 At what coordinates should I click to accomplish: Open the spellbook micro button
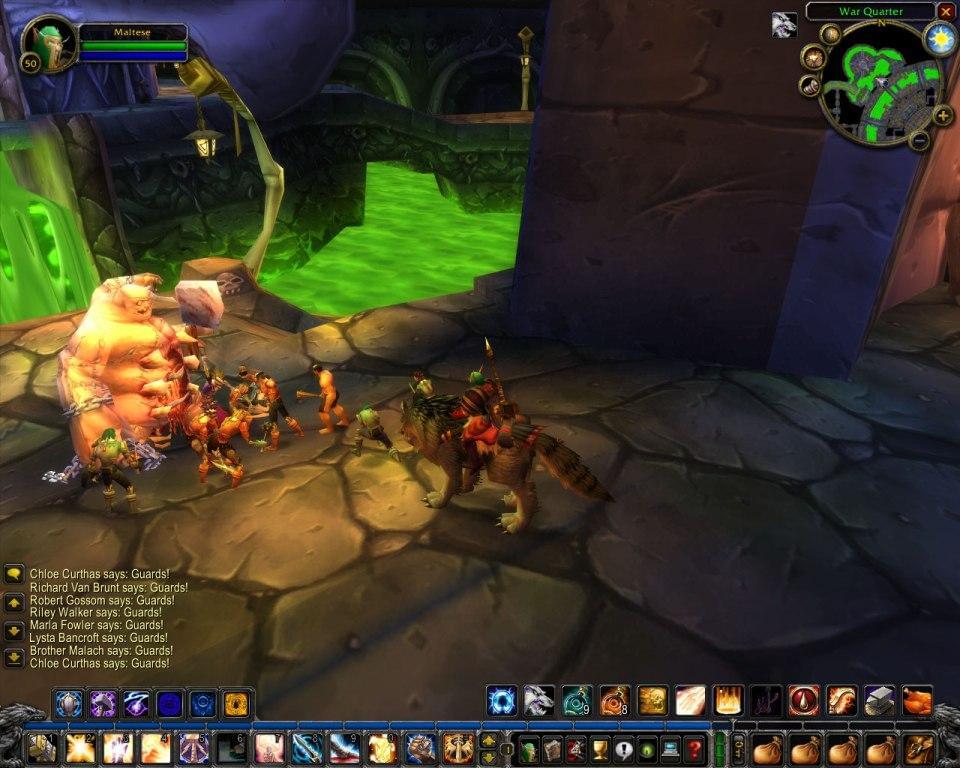click(552, 749)
